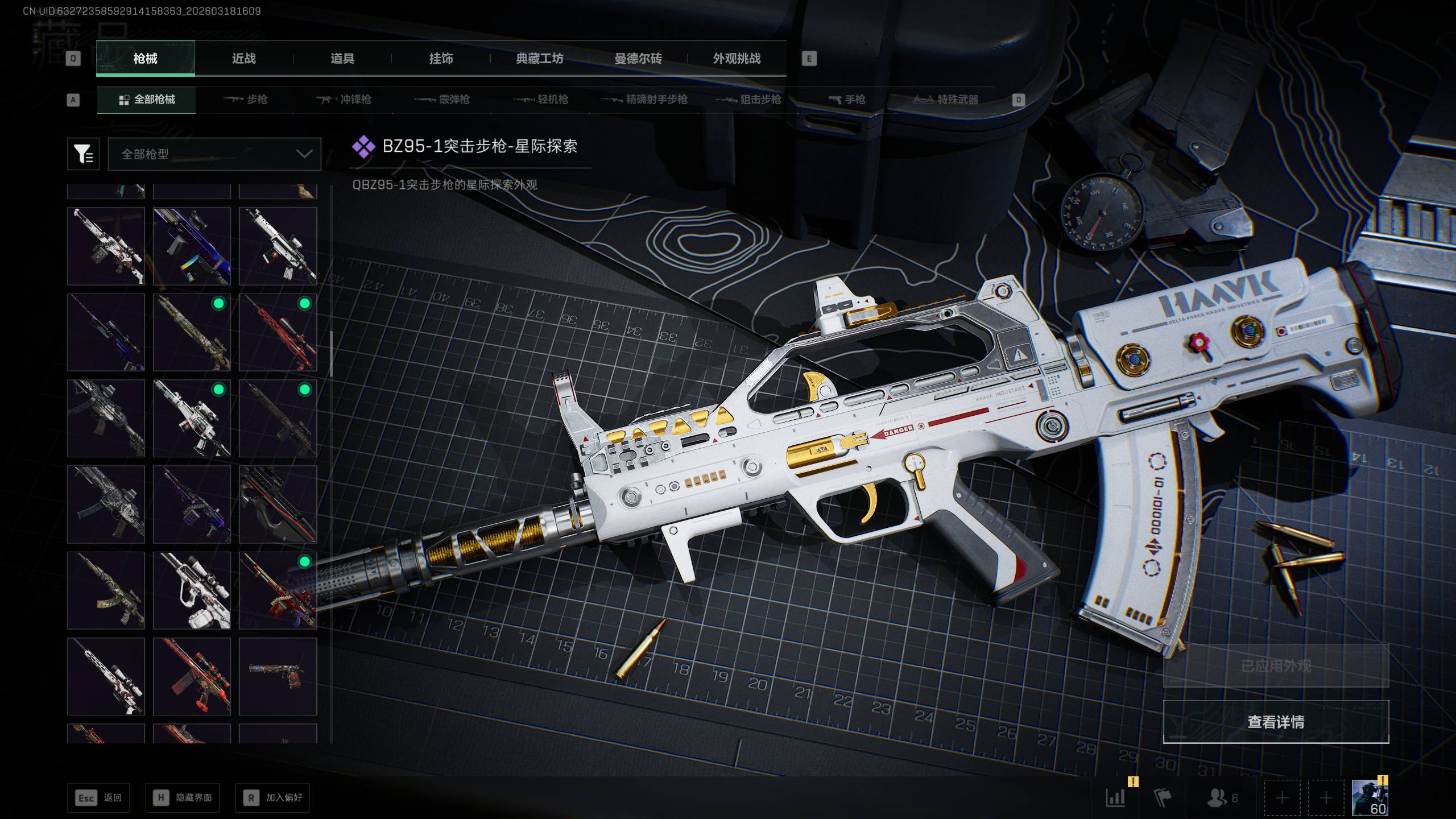
Task: Switch to the 近战 tab
Action: tap(243, 59)
